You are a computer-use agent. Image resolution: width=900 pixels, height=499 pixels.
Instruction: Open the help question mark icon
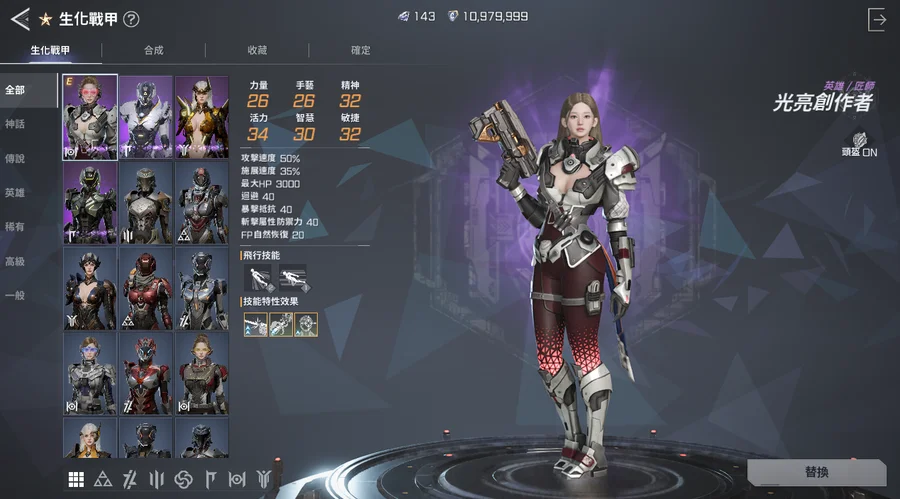(x=131, y=19)
